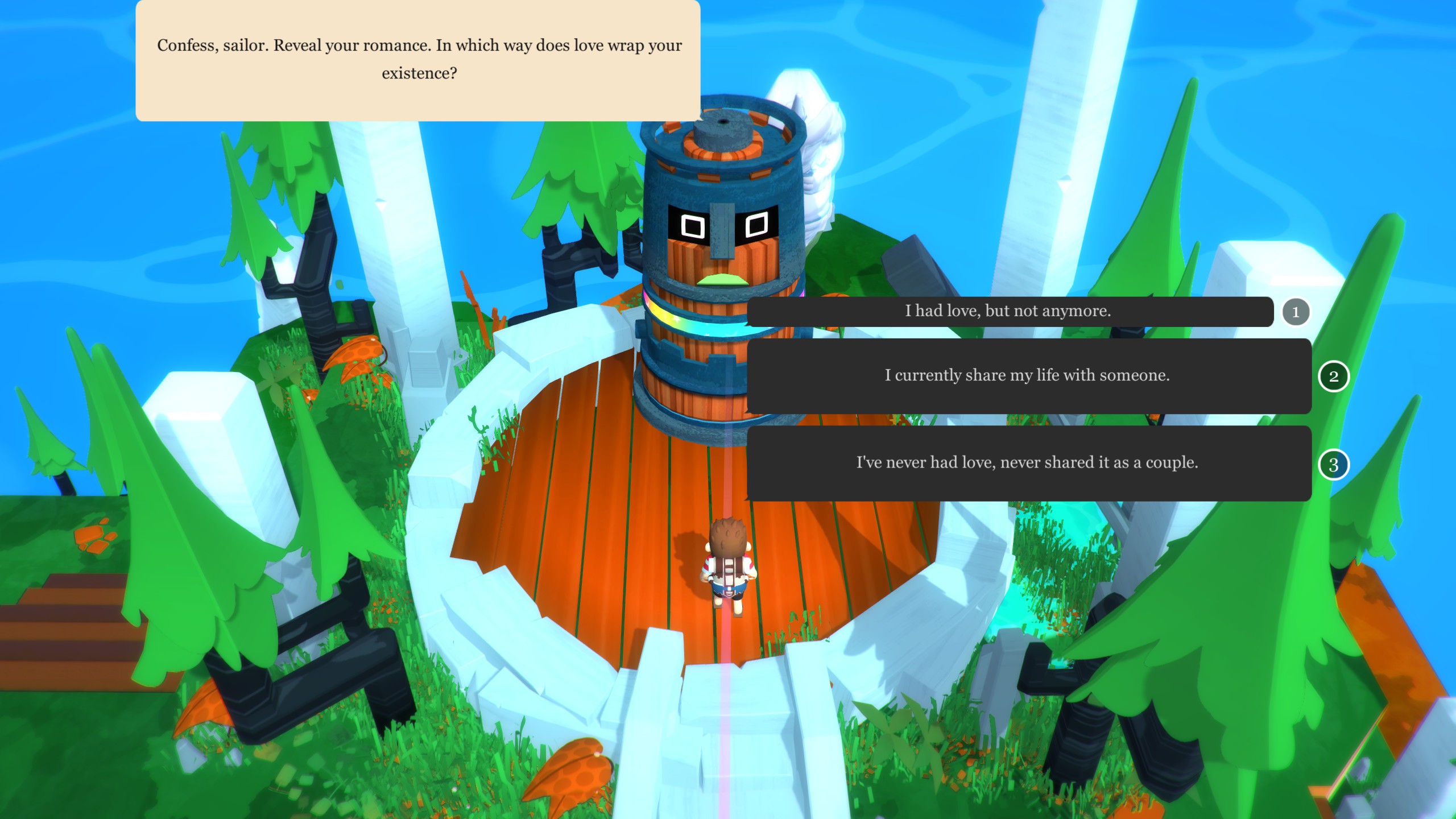Select "I currently share my life with someone."

1028,376
